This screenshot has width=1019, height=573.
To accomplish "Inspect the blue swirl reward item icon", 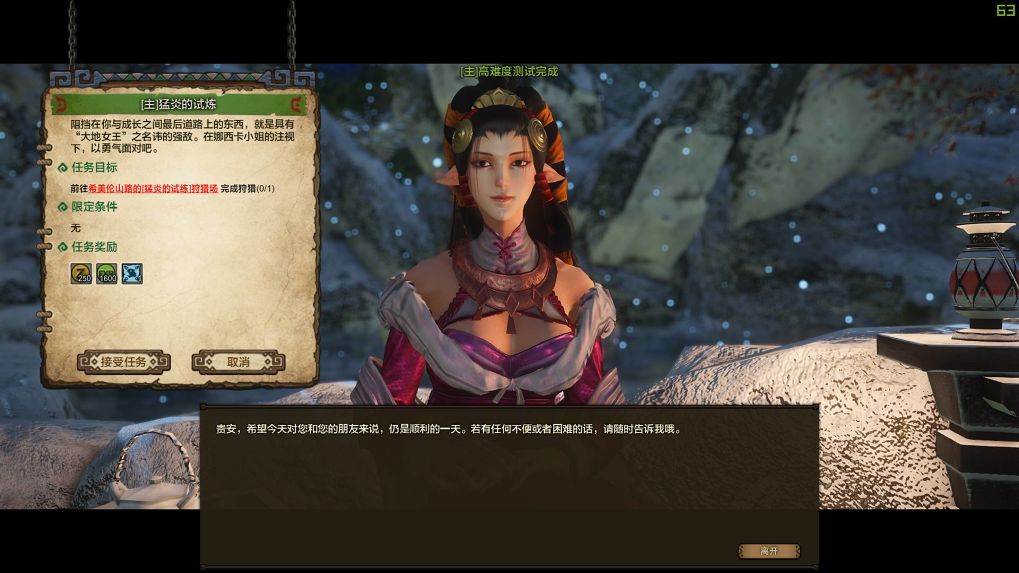I will pyautogui.click(x=132, y=273).
